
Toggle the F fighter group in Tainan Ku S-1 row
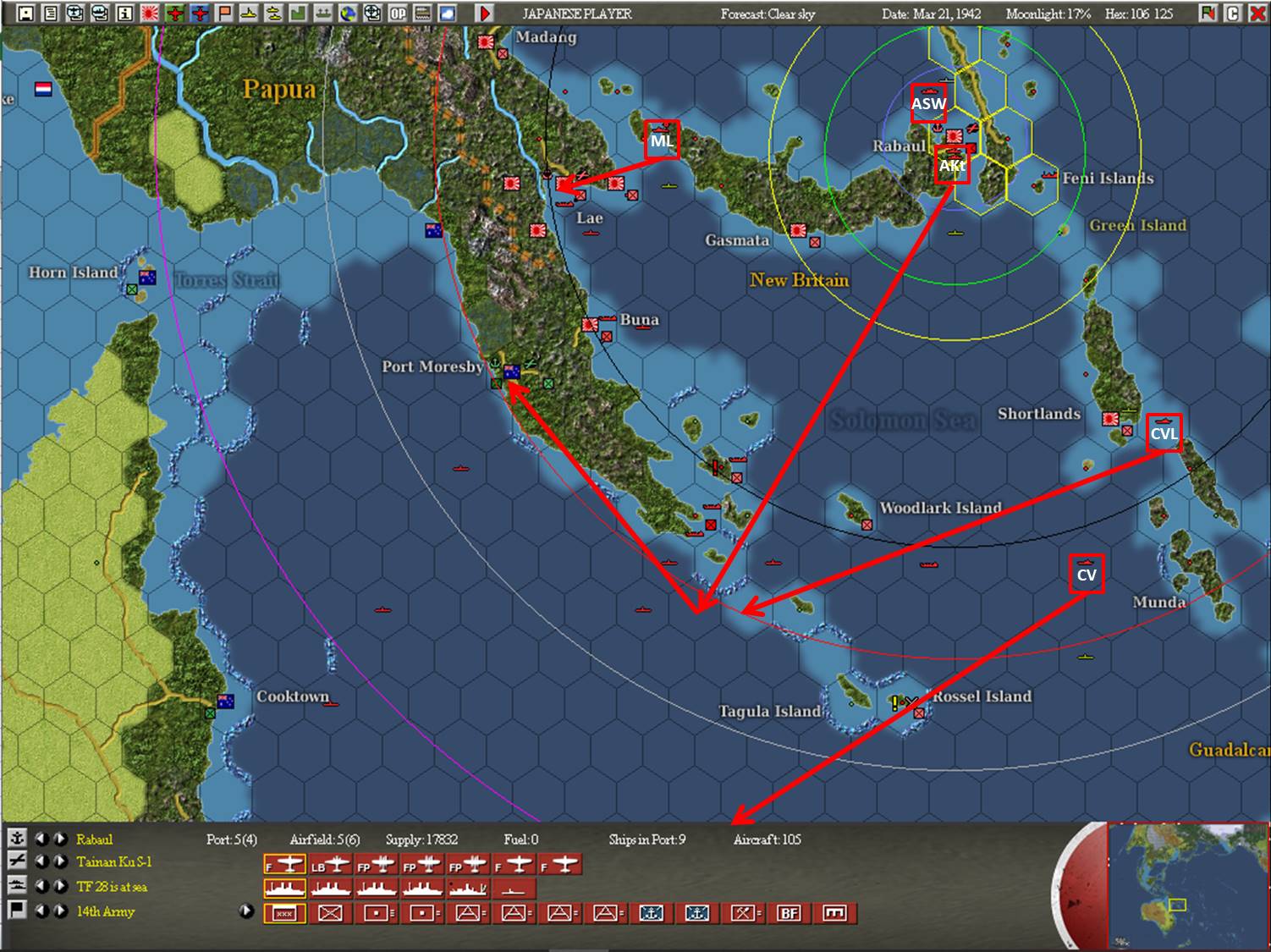click(x=283, y=864)
